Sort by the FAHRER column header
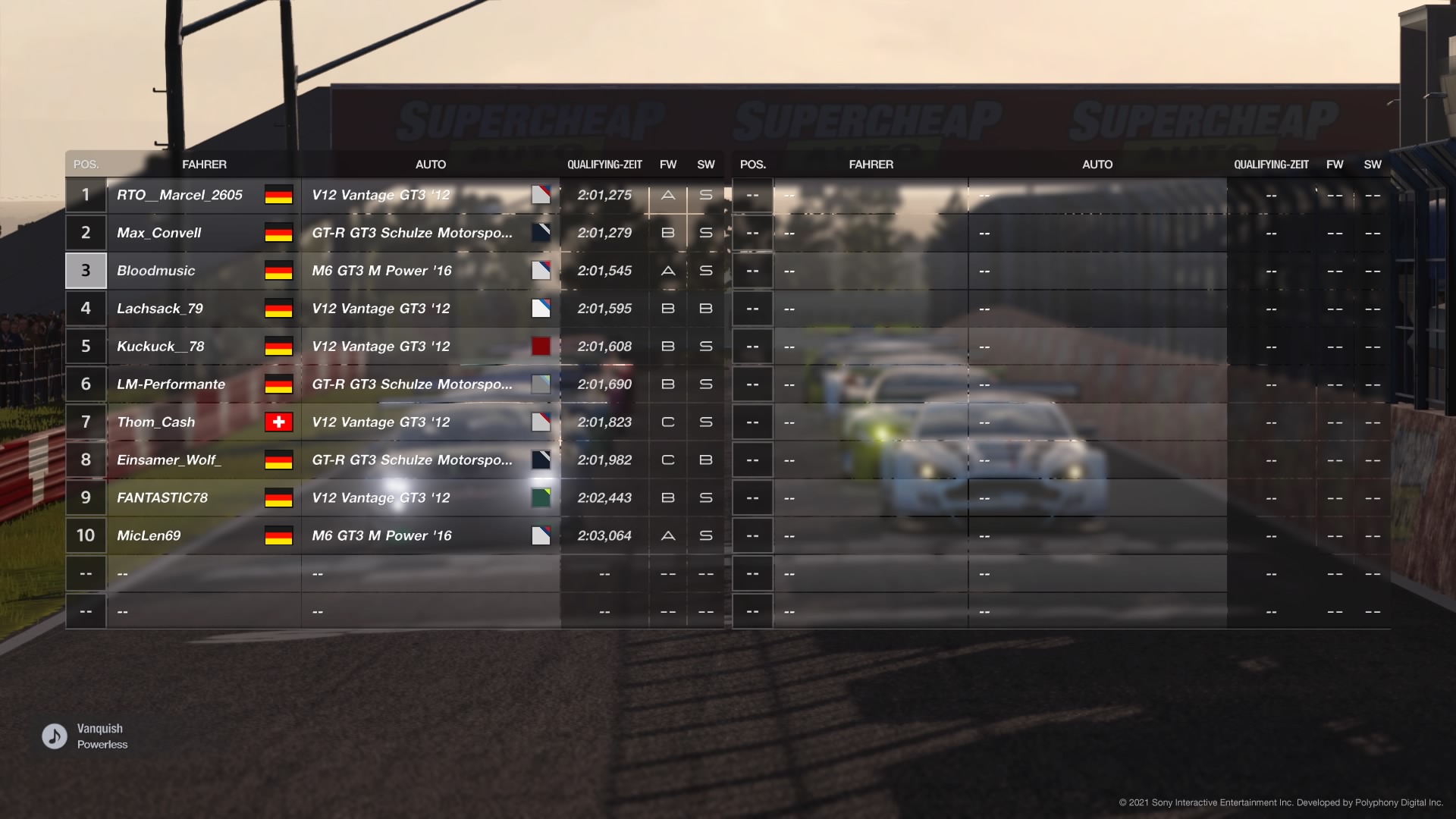1456x819 pixels. (x=205, y=164)
